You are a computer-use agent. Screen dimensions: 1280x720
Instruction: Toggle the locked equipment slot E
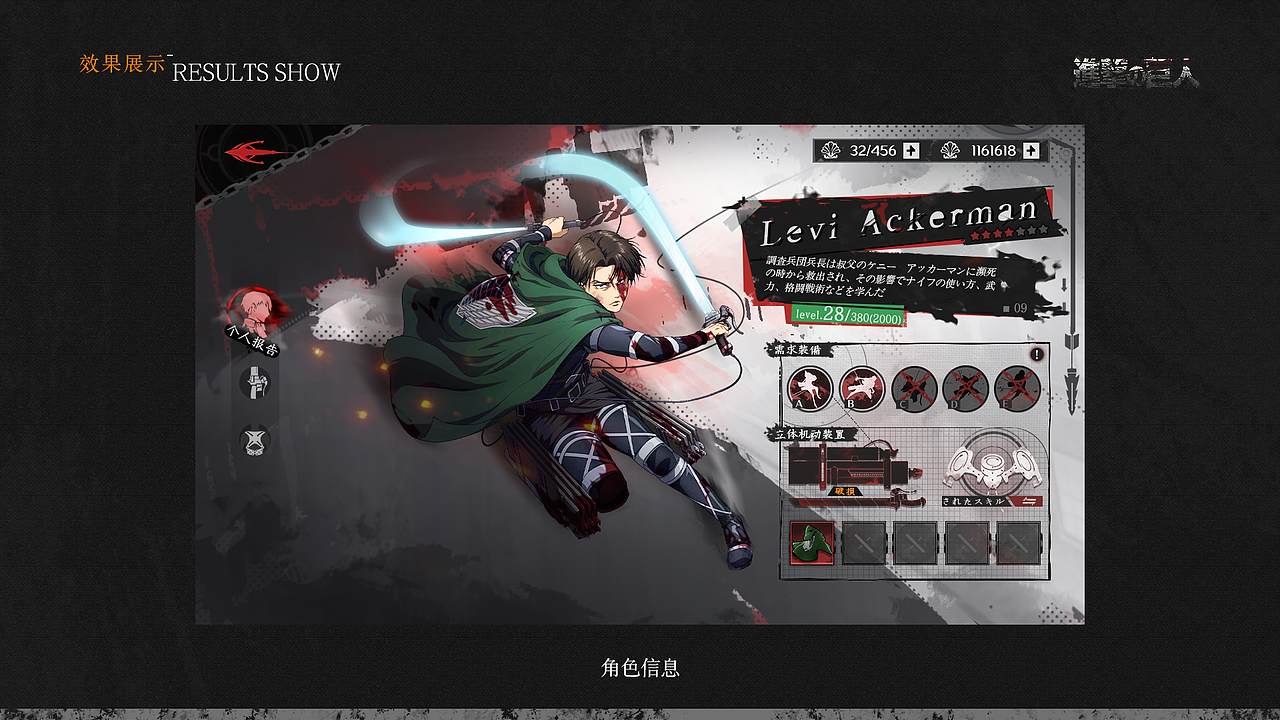tap(1014, 385)
